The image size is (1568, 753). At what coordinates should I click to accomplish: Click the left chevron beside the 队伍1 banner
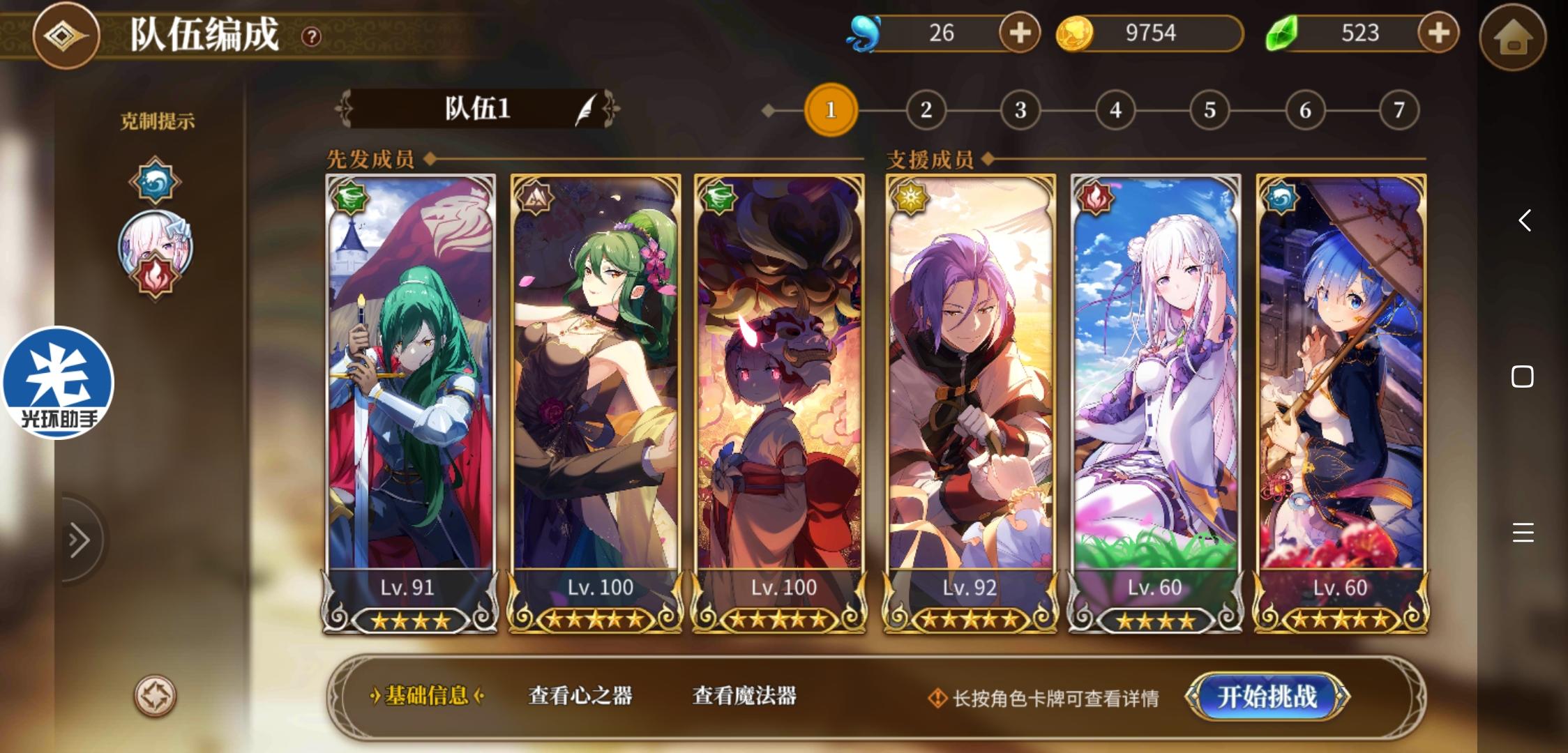point(345,109)
